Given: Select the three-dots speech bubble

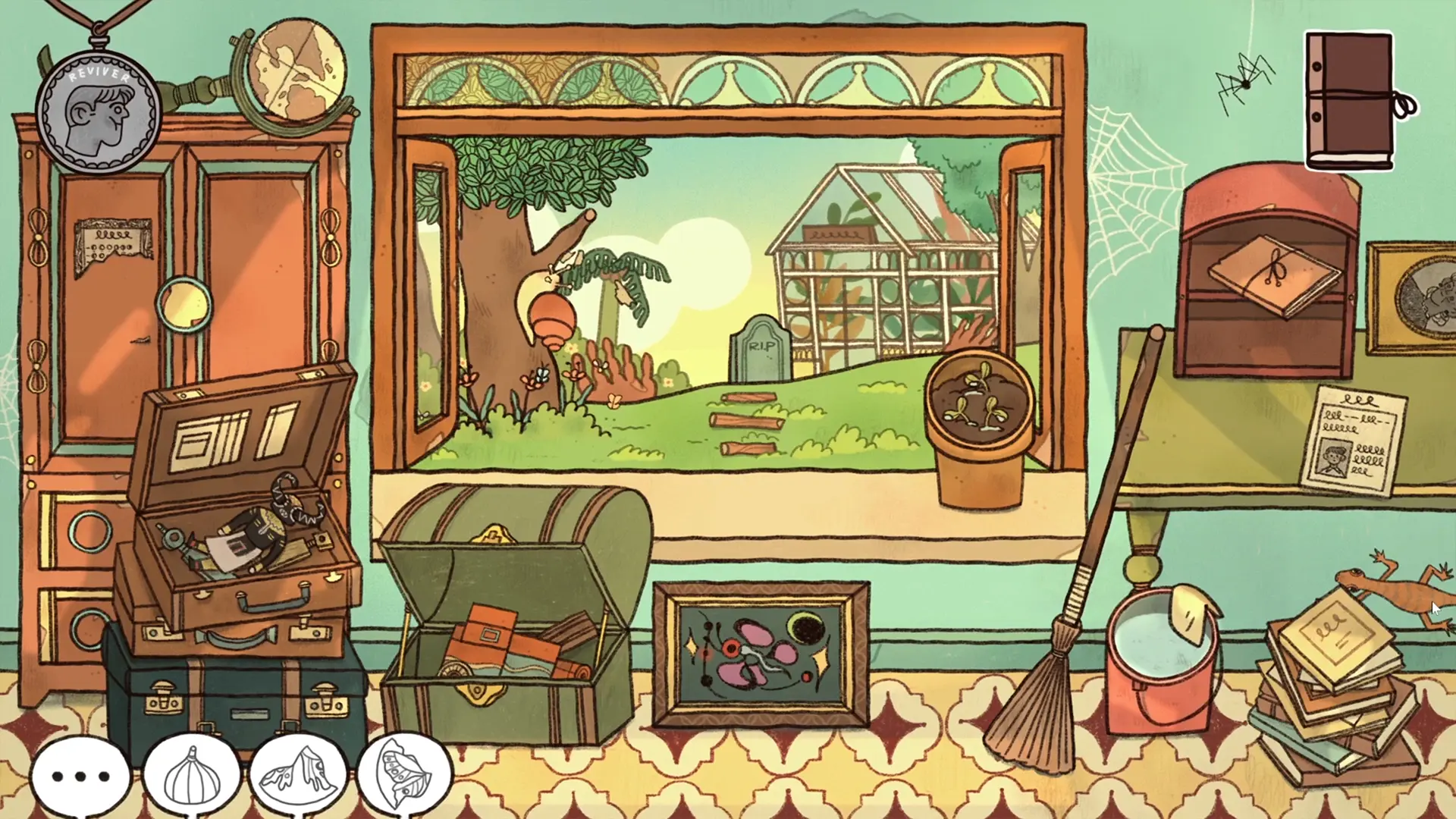Looking at the screenshot, I should click(80, 776).
